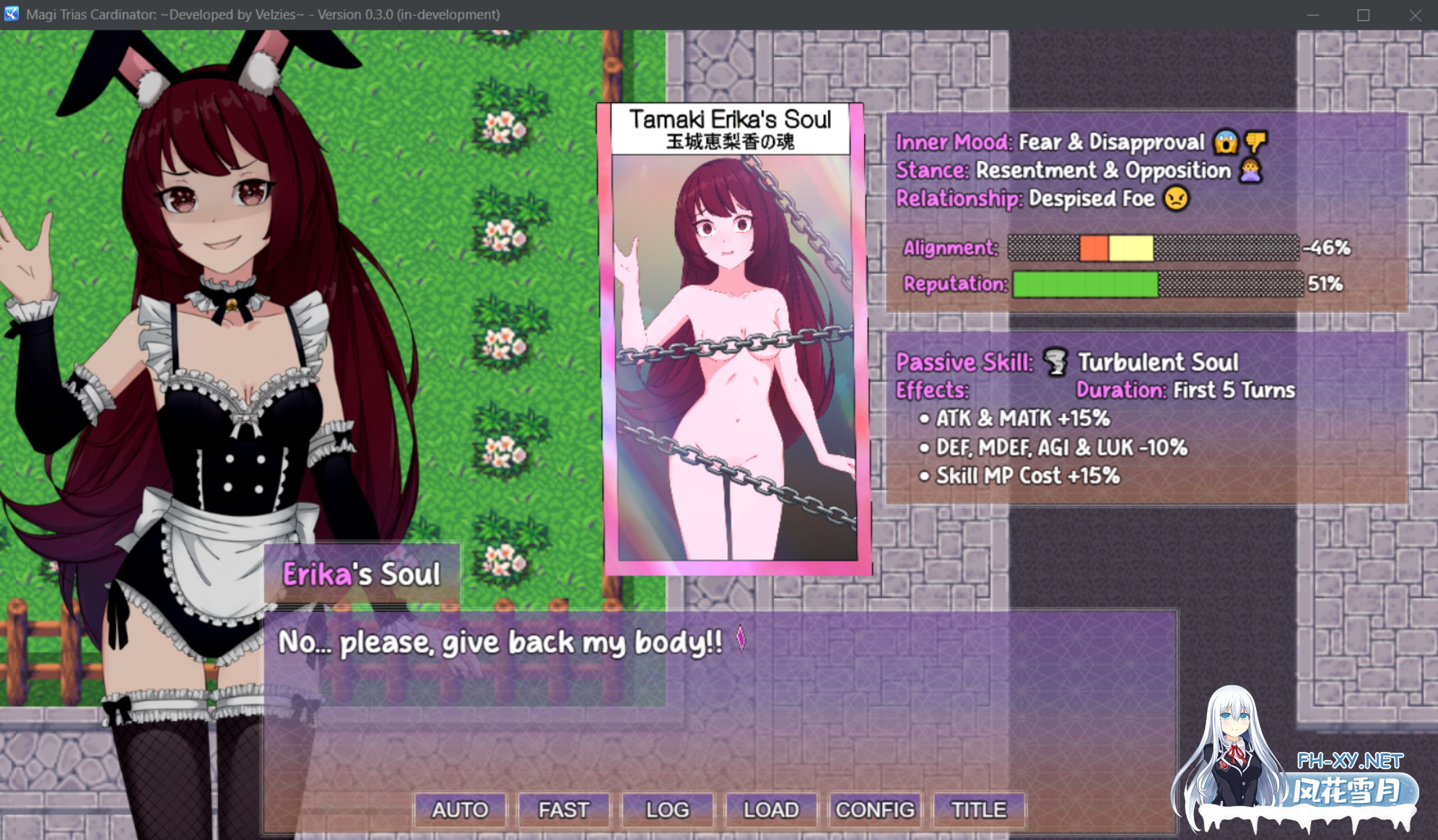
Task: Toggle FAST text skipping mode
Action: point(563,810)
